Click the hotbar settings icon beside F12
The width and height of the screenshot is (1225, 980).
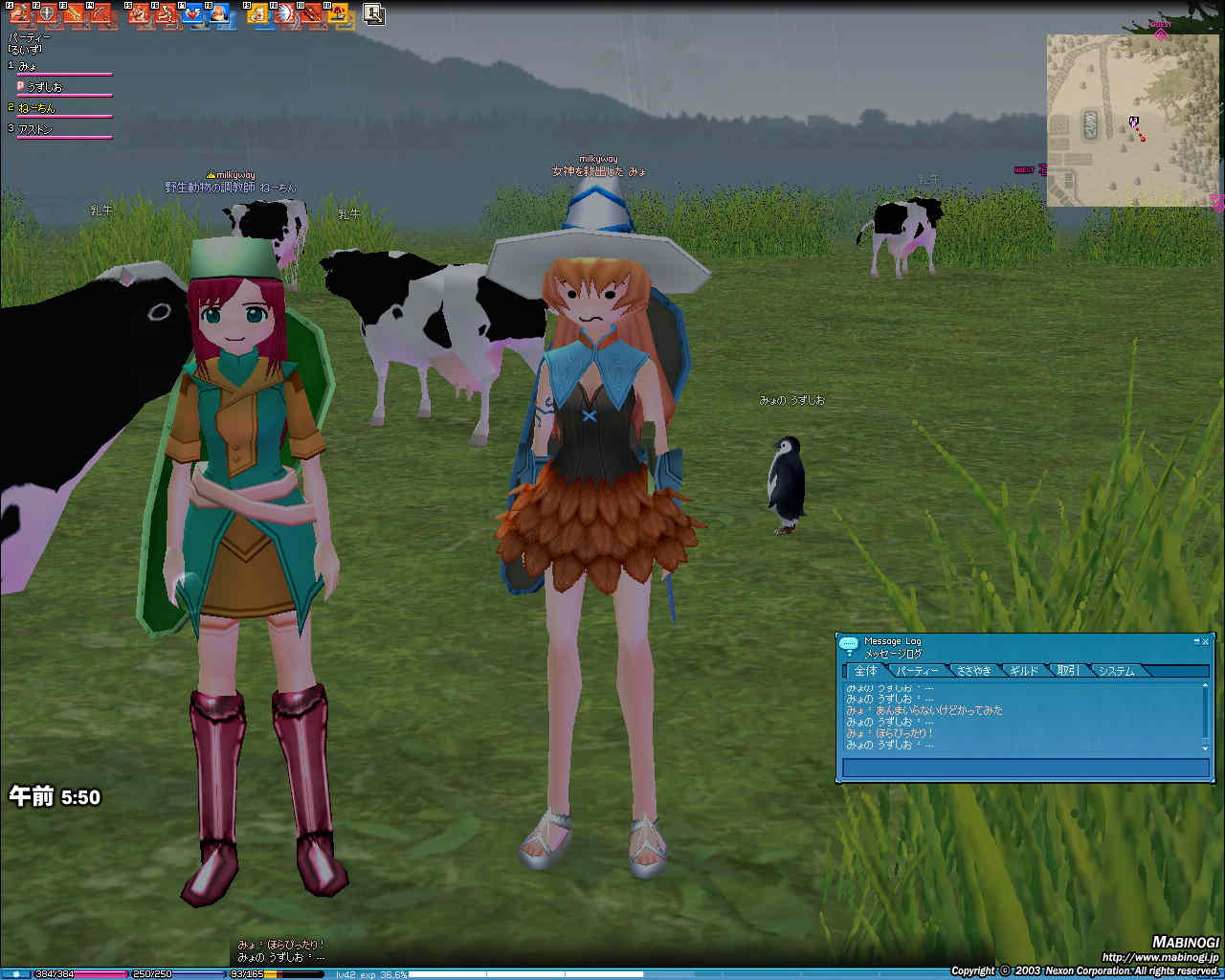tap(374, 14)
